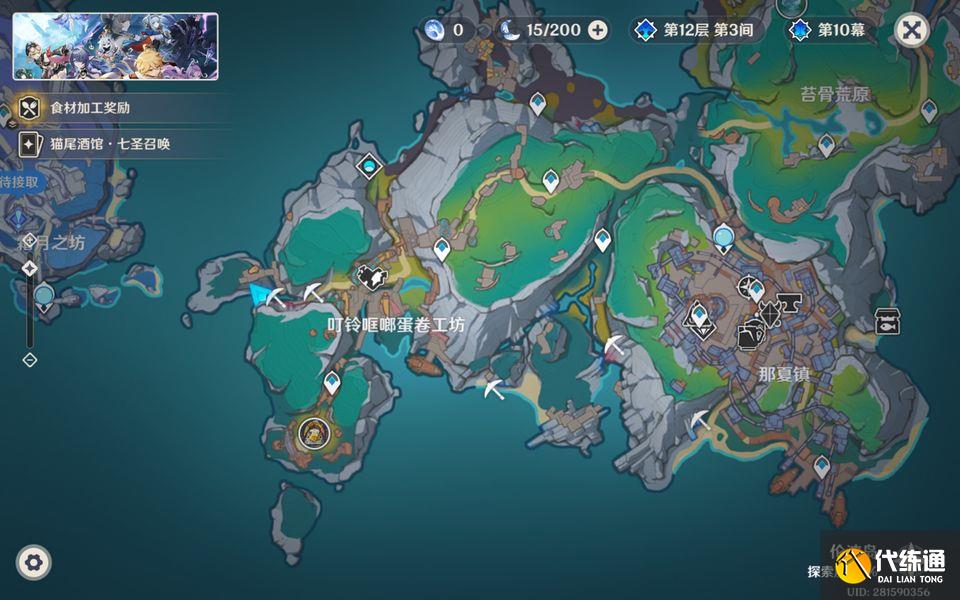Click the map zoom slider handle
The height and width of the screenshot is (600, 960).
(x=43, y=295)
